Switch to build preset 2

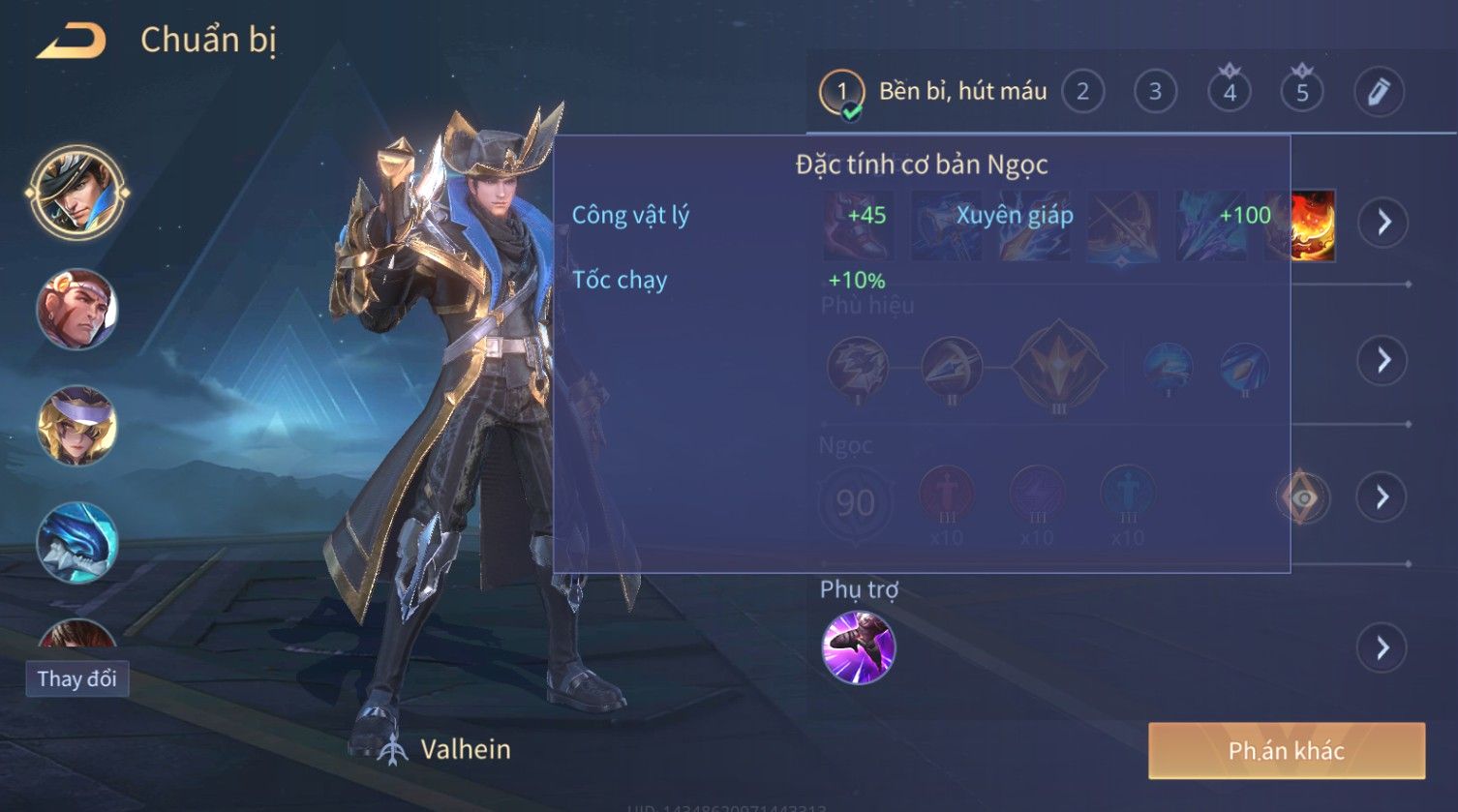click(1082, 92)
